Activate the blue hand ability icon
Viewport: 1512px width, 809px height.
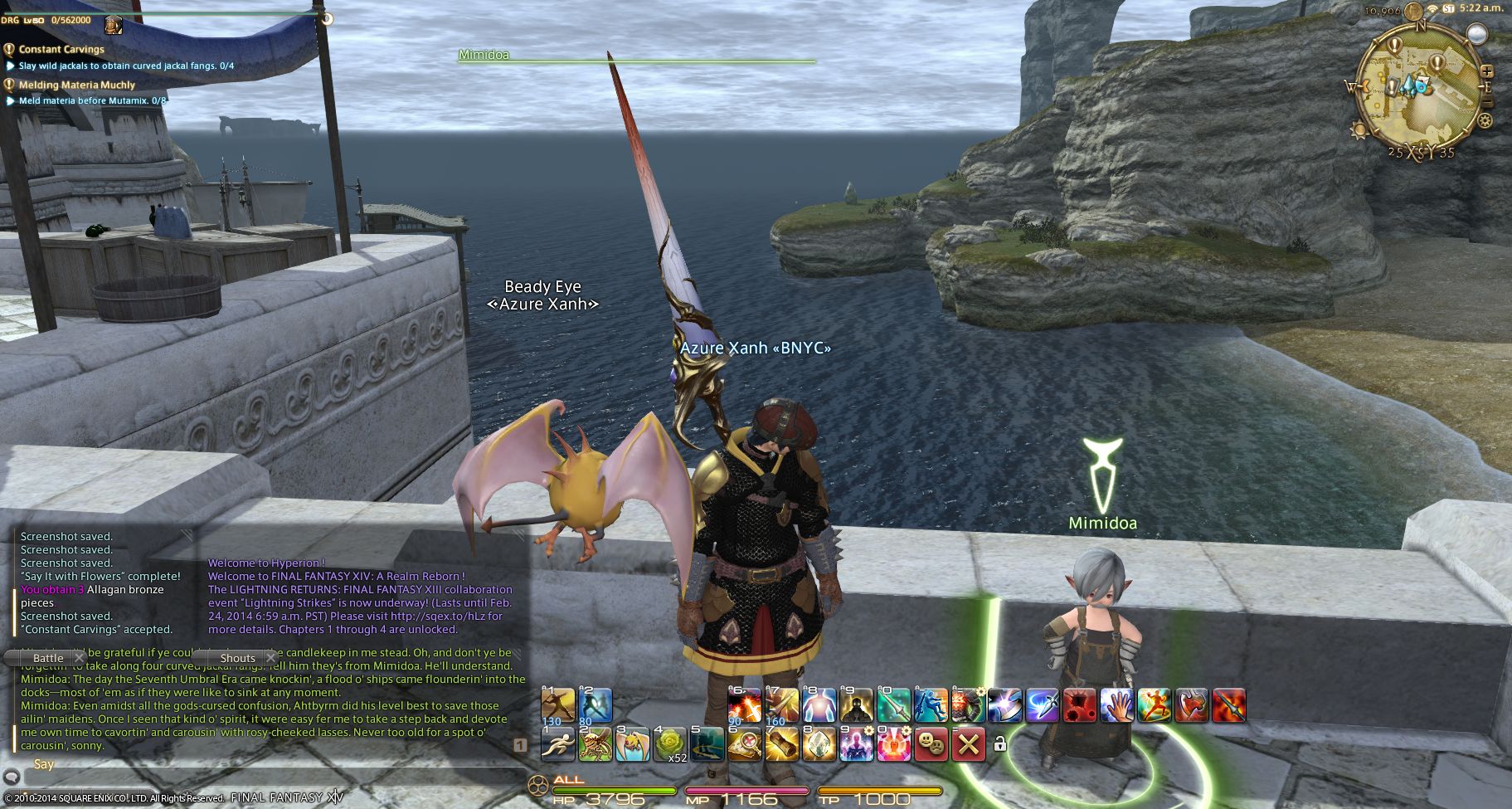[x=1116, y=705]
